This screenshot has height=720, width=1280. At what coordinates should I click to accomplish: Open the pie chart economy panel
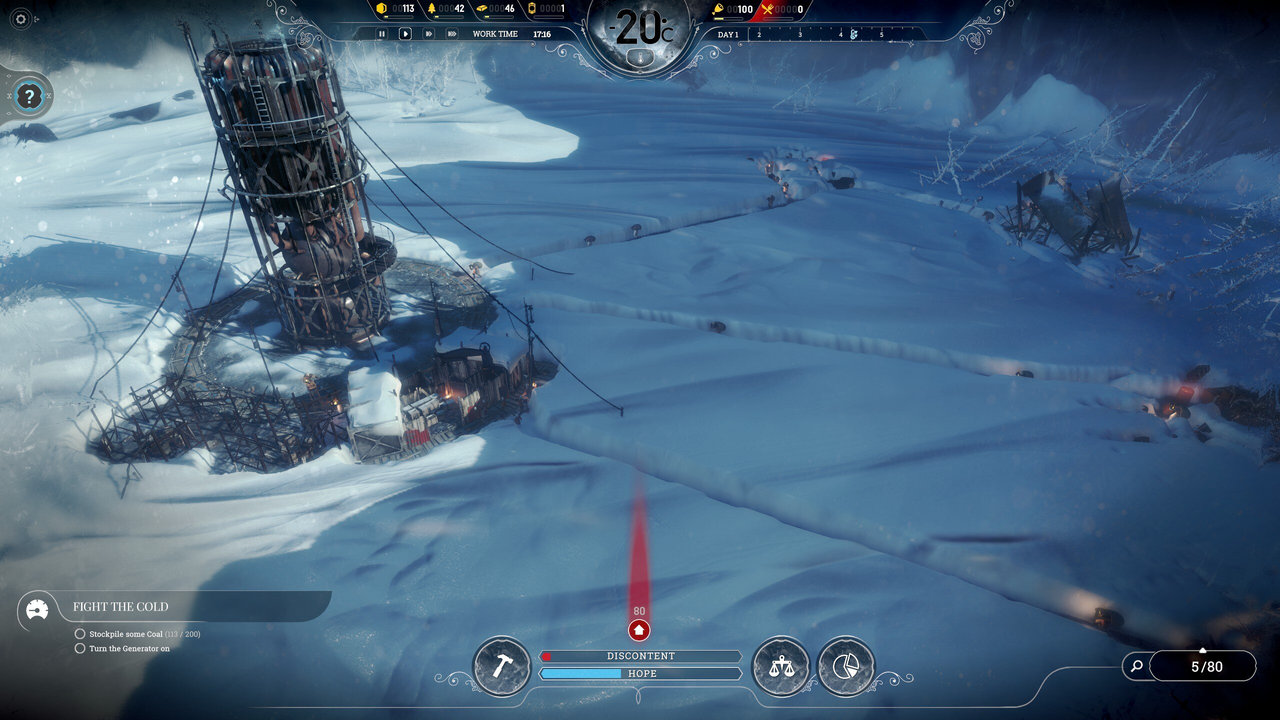coord(846,666)
